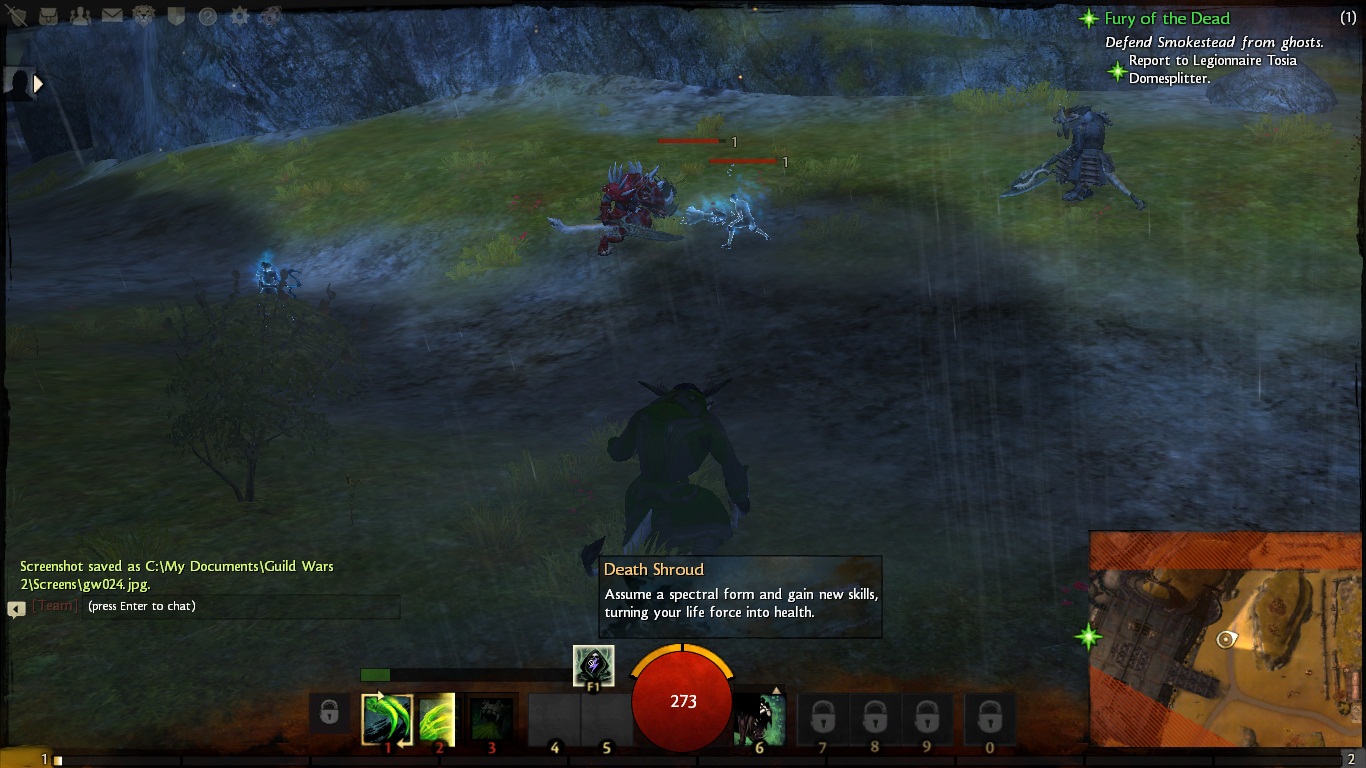Open the Hero panel sword-and-shield icon
This screenshot has width=1366, height=768.
(x=15, y=15)
